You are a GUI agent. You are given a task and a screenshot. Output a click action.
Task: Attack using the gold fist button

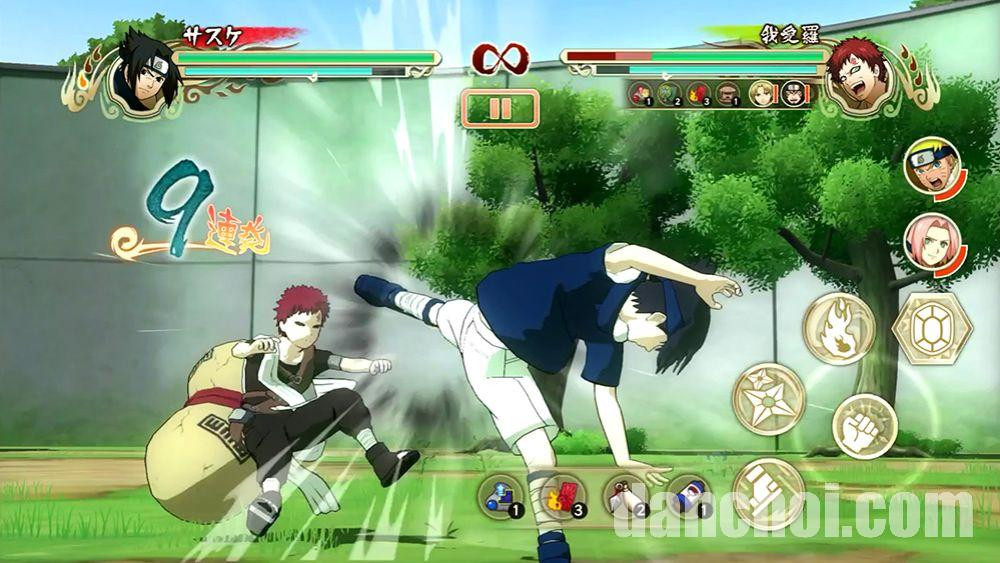pos(864,426)
